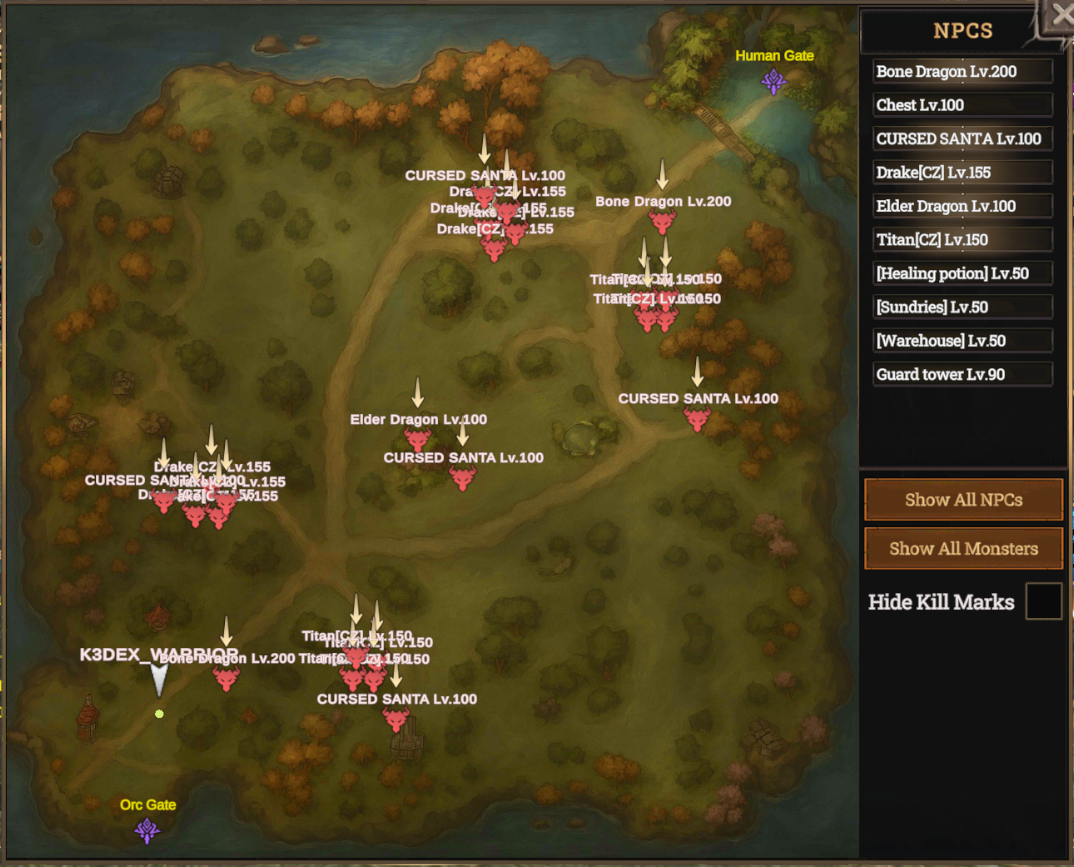Select CURSED SANTA Lv.100 list entry

coord(962,139)
